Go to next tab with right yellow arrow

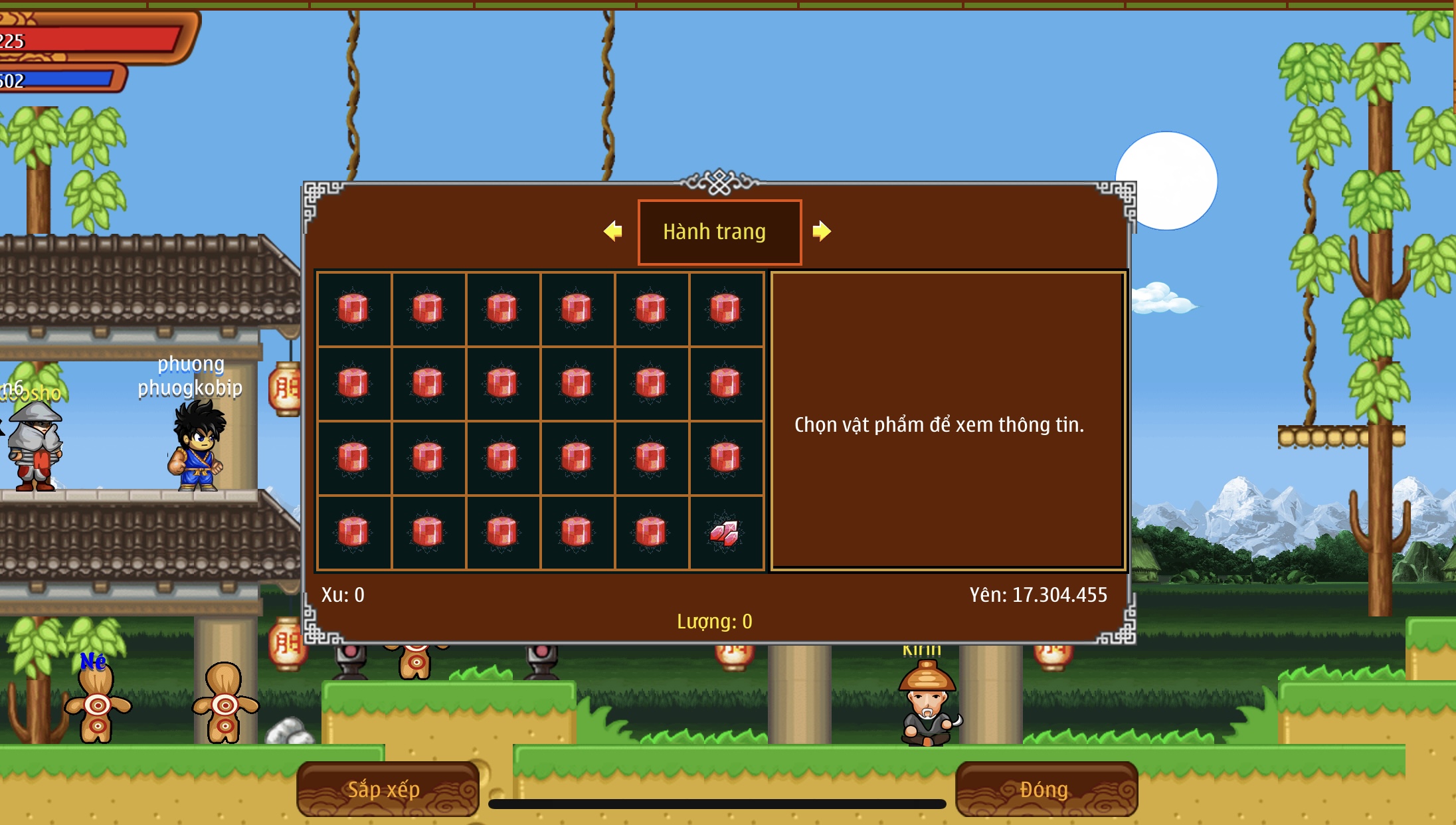tap(822, 231)
